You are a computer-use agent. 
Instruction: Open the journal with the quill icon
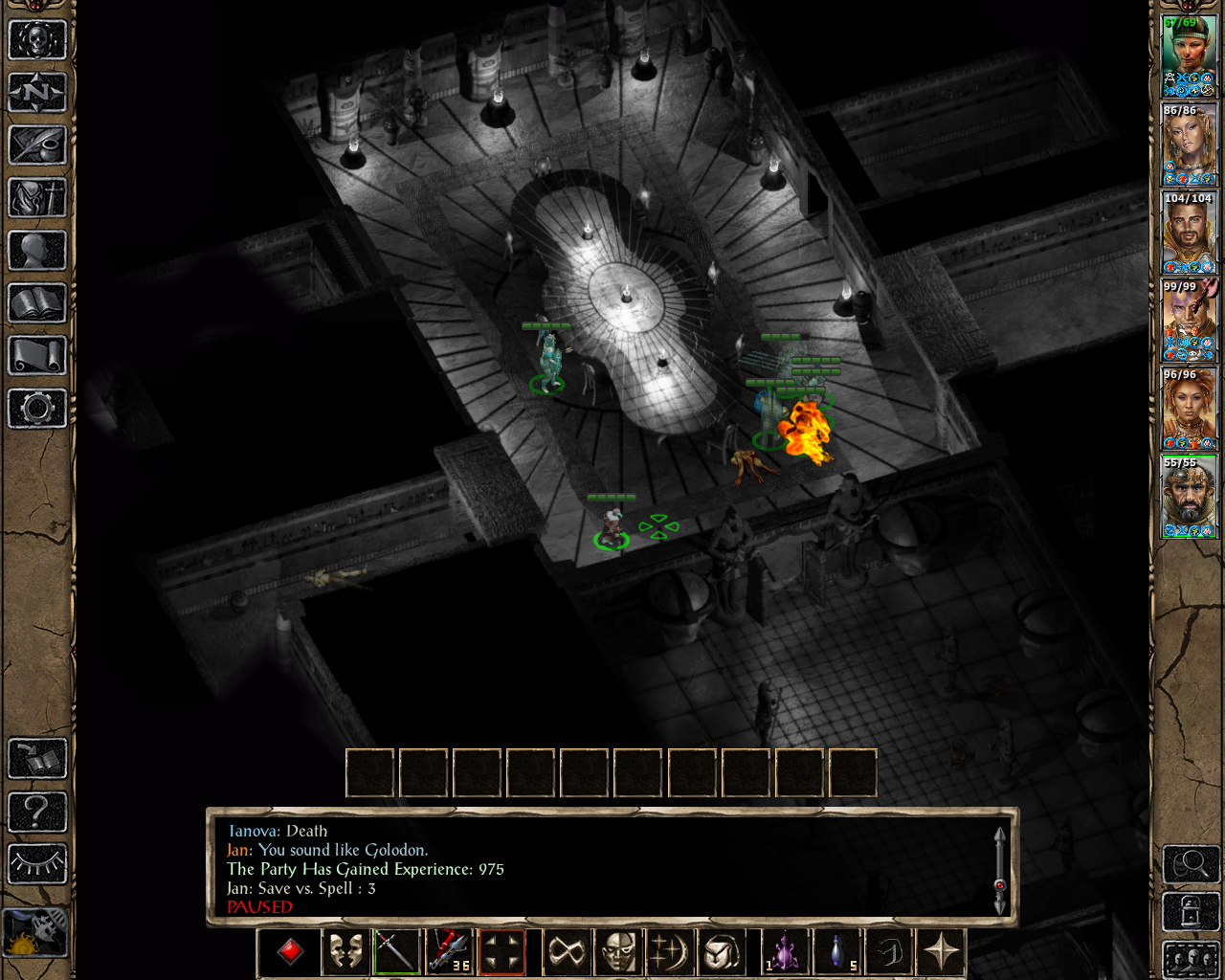(x=37, y=145)
